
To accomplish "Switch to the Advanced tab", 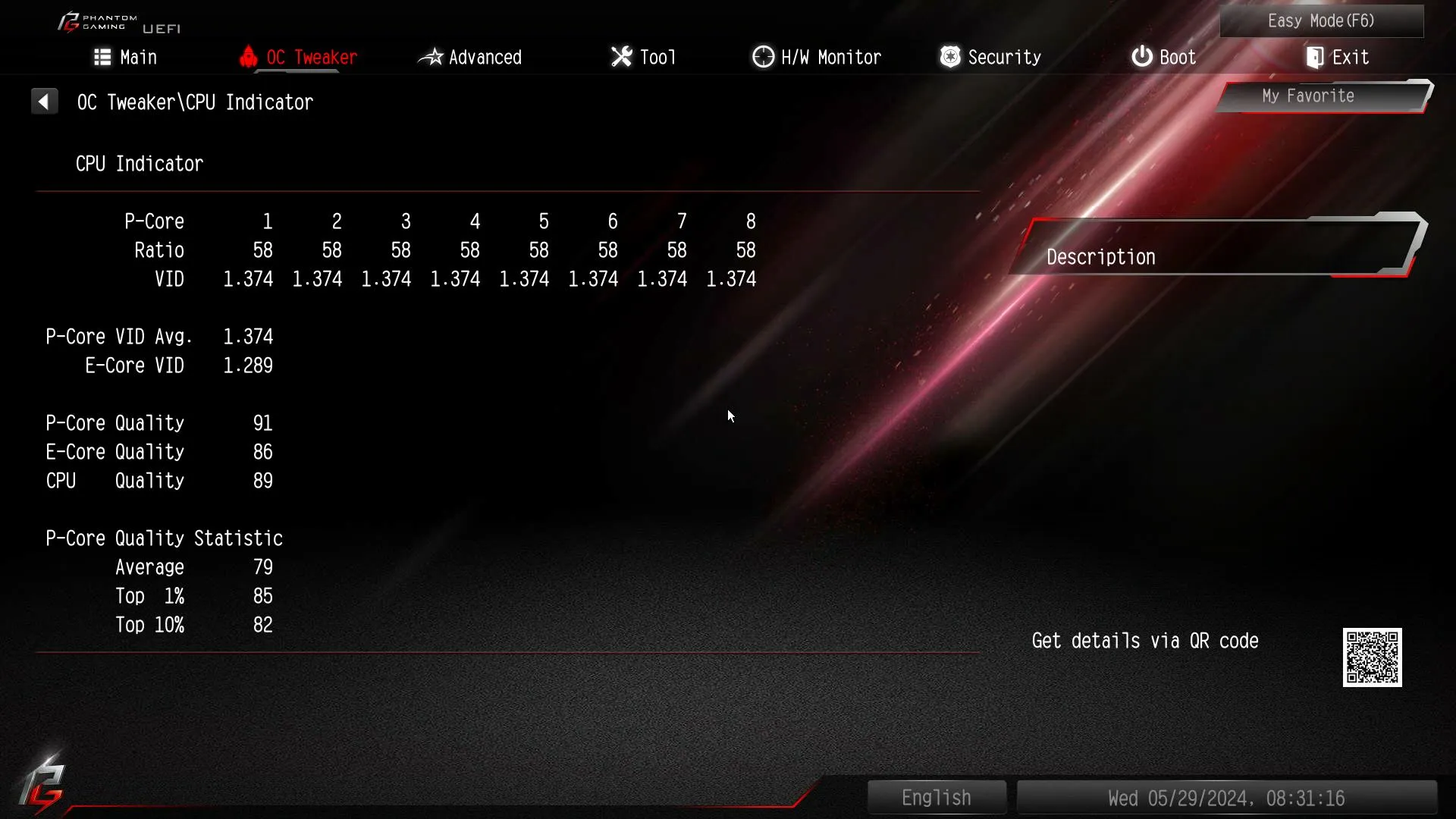I will pos(470,58).
